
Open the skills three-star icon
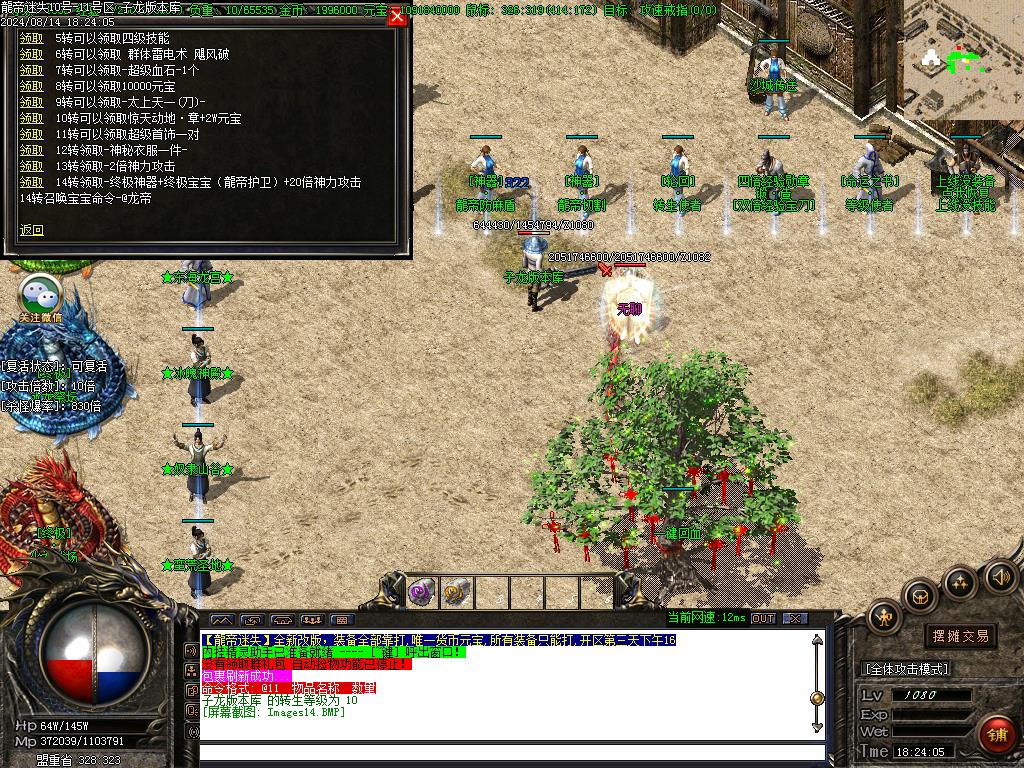coord(960,583)
